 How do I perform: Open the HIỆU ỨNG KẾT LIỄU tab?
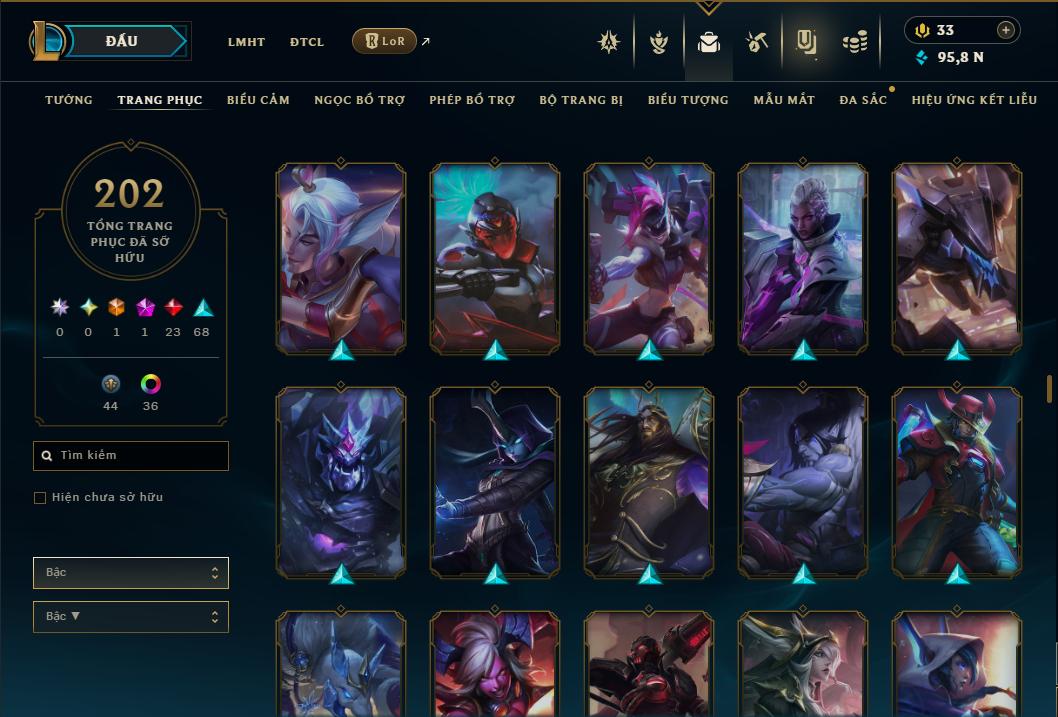(x=974, y=100)
